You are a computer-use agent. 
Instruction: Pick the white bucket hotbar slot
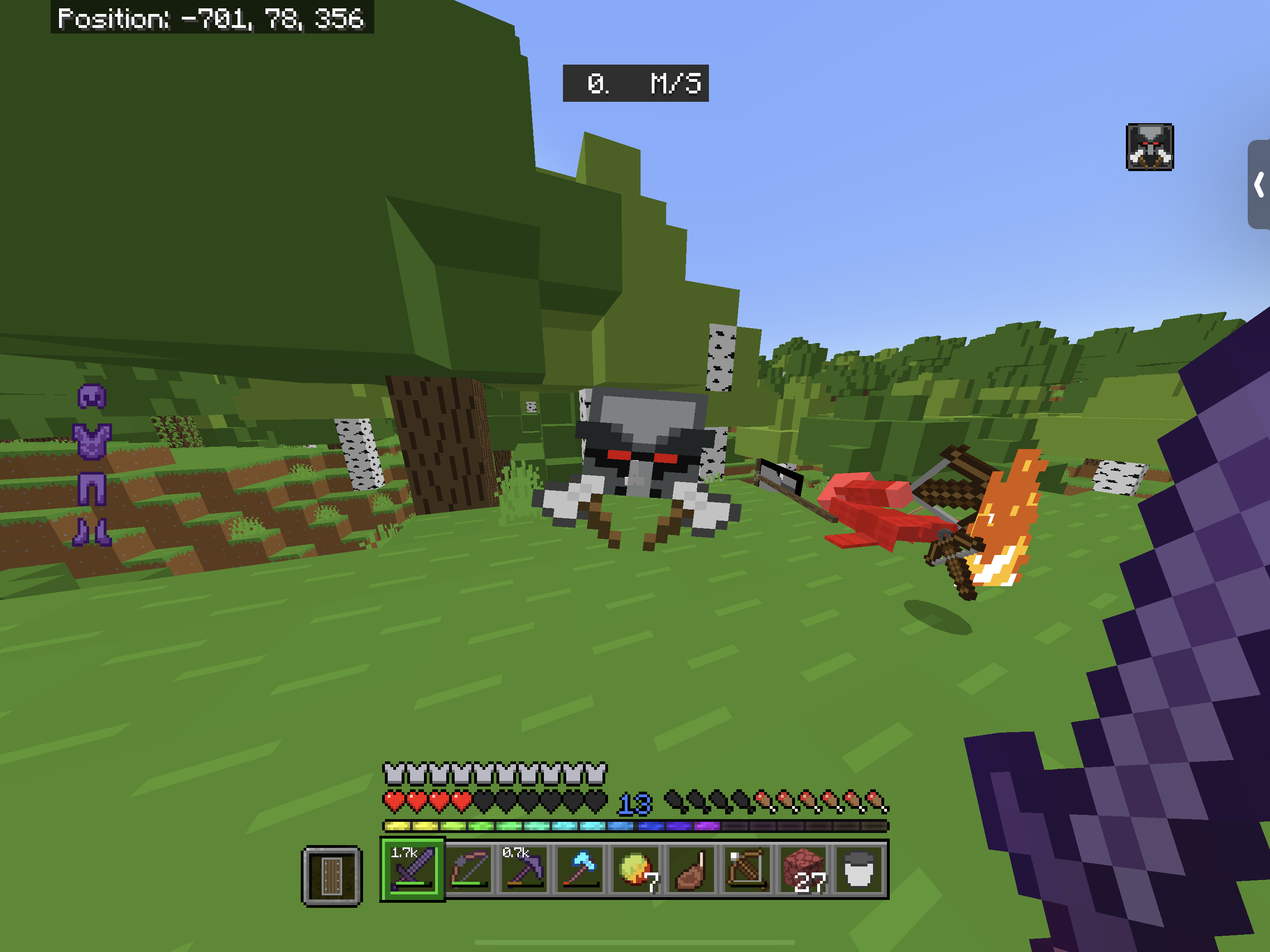pyautogui.click(x=859, y=869)
